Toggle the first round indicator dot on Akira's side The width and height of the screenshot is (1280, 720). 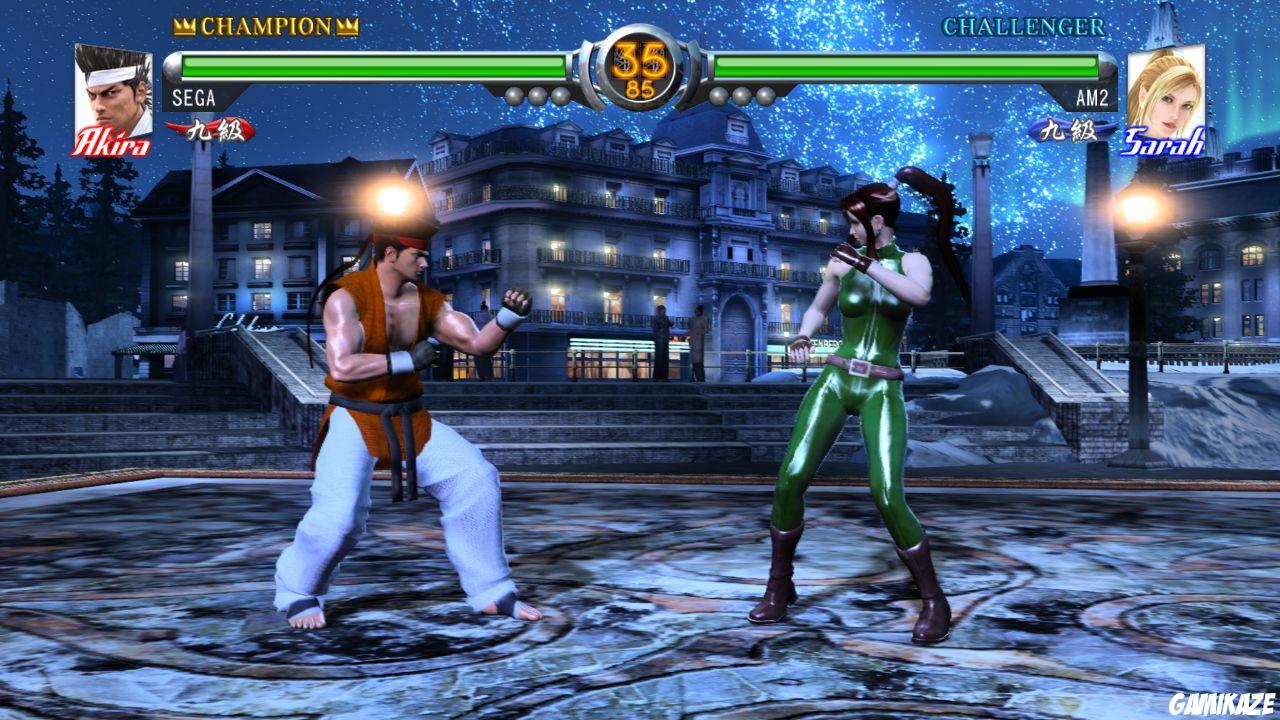coord(512,95)
